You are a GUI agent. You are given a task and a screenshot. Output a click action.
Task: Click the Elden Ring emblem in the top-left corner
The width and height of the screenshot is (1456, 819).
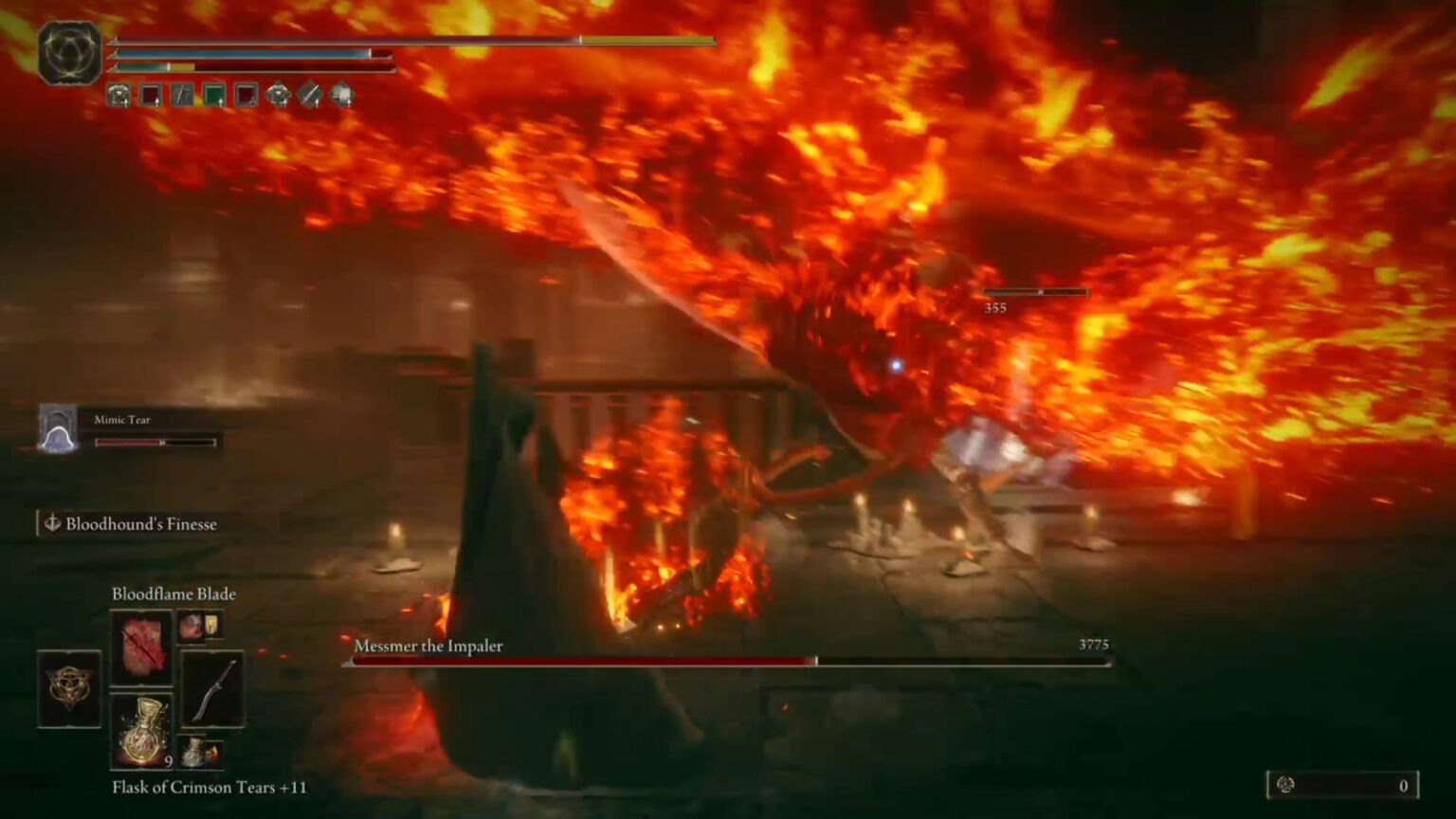pos(68,49)
